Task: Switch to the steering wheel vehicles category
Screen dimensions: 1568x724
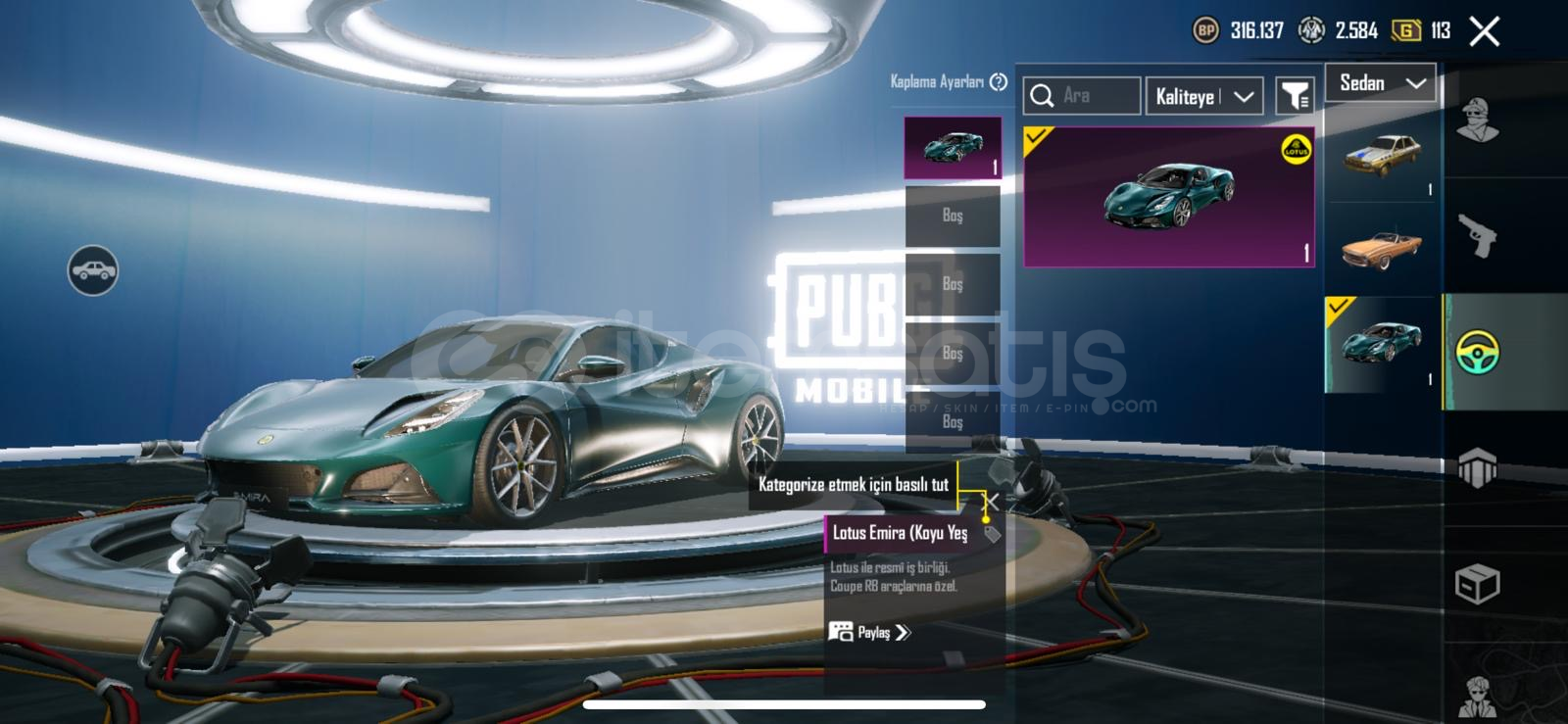Action: point(1478,352)
